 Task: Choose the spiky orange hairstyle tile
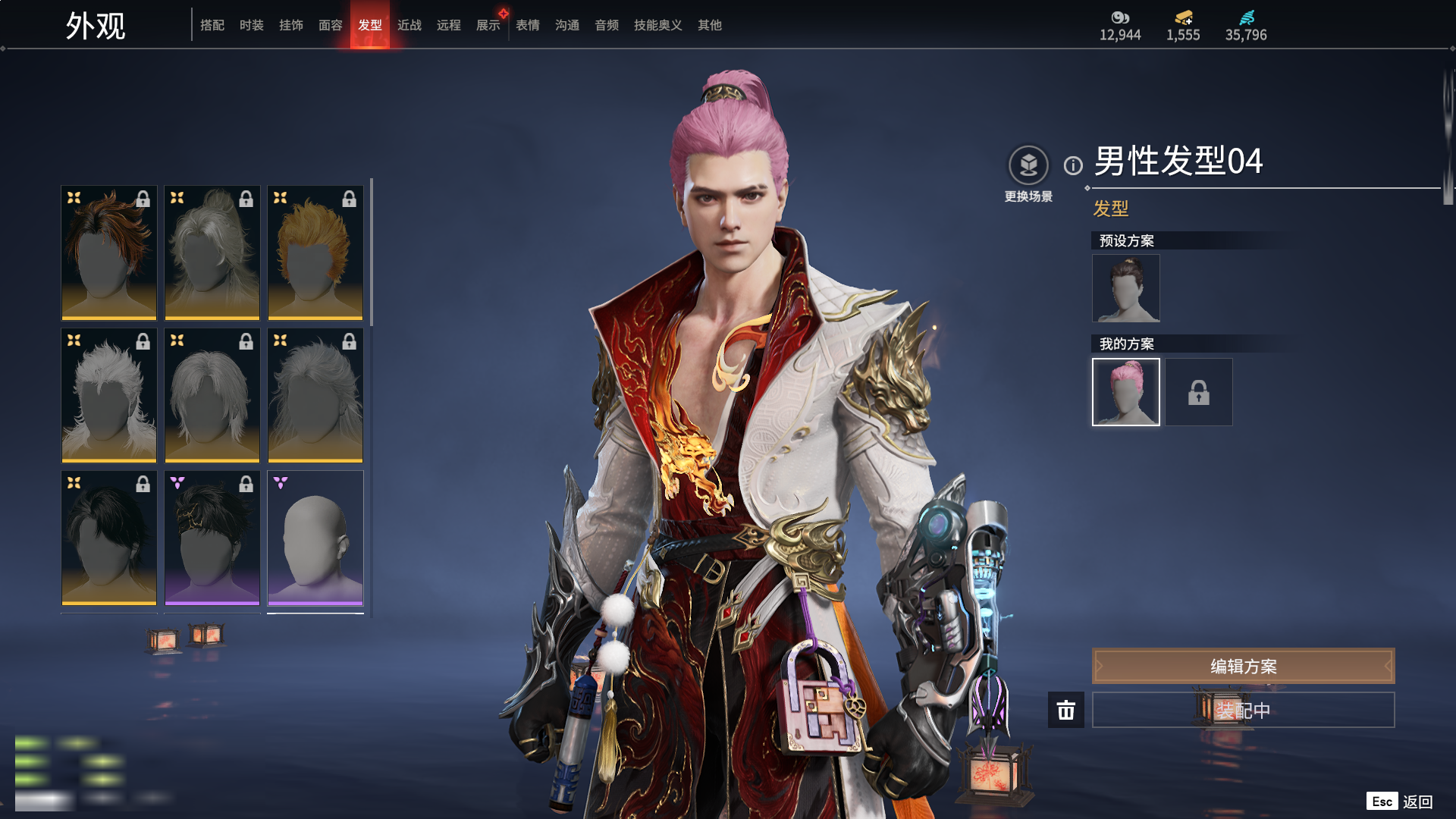point(315,253)
